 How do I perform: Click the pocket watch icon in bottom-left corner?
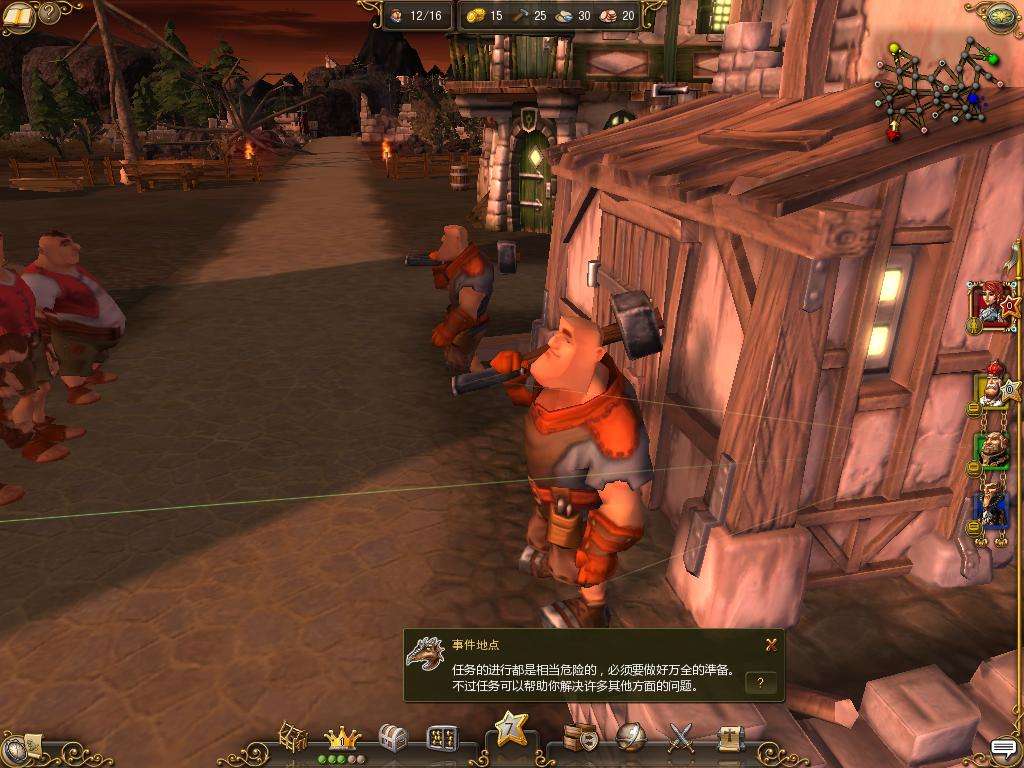tap(17, 748)
